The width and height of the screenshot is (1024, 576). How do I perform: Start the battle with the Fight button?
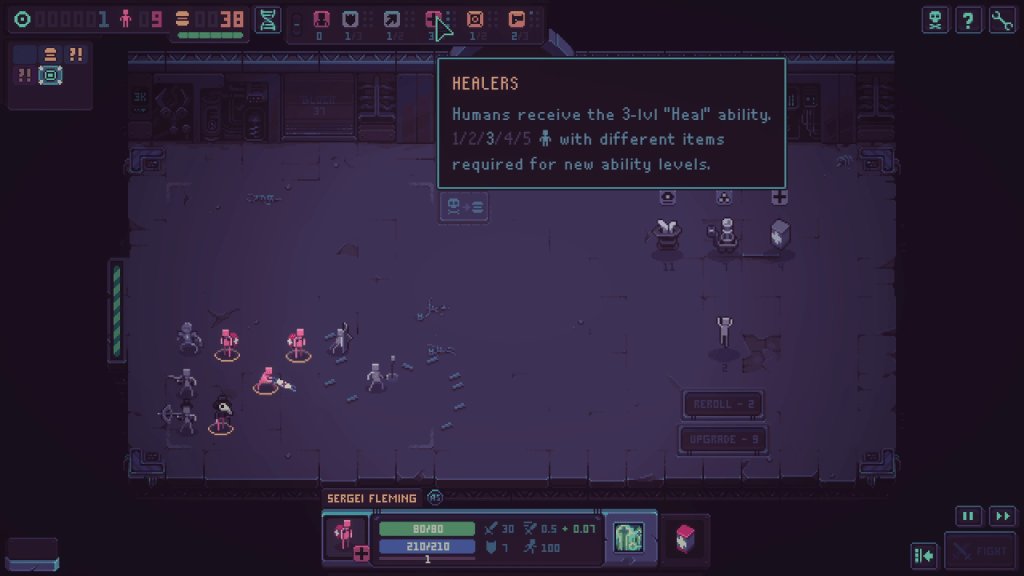pos(980,551)
